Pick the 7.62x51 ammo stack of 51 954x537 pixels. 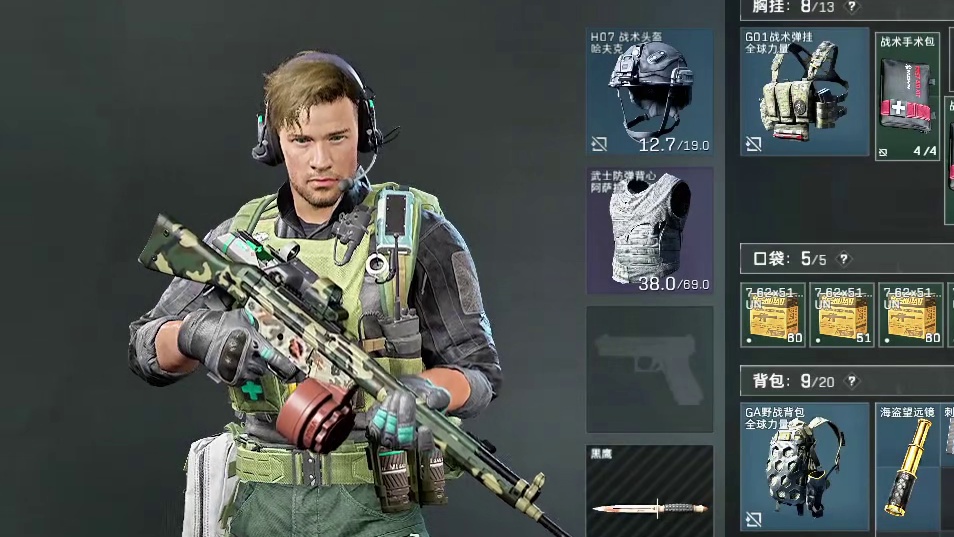842,315
